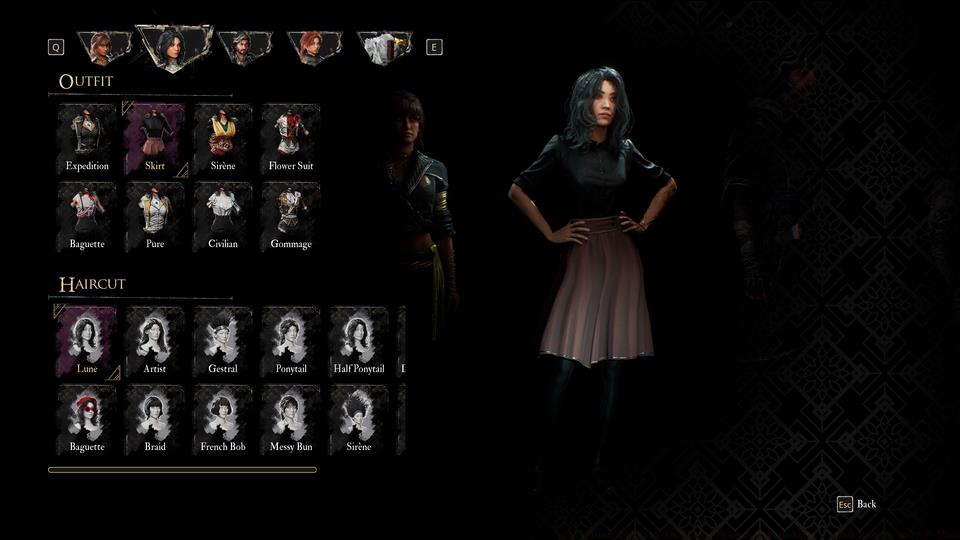Image resolution: width=960 pixels, height=540 pixels.
Task: Select the Baguette haircut with red beret
Action: pos(87,419)
